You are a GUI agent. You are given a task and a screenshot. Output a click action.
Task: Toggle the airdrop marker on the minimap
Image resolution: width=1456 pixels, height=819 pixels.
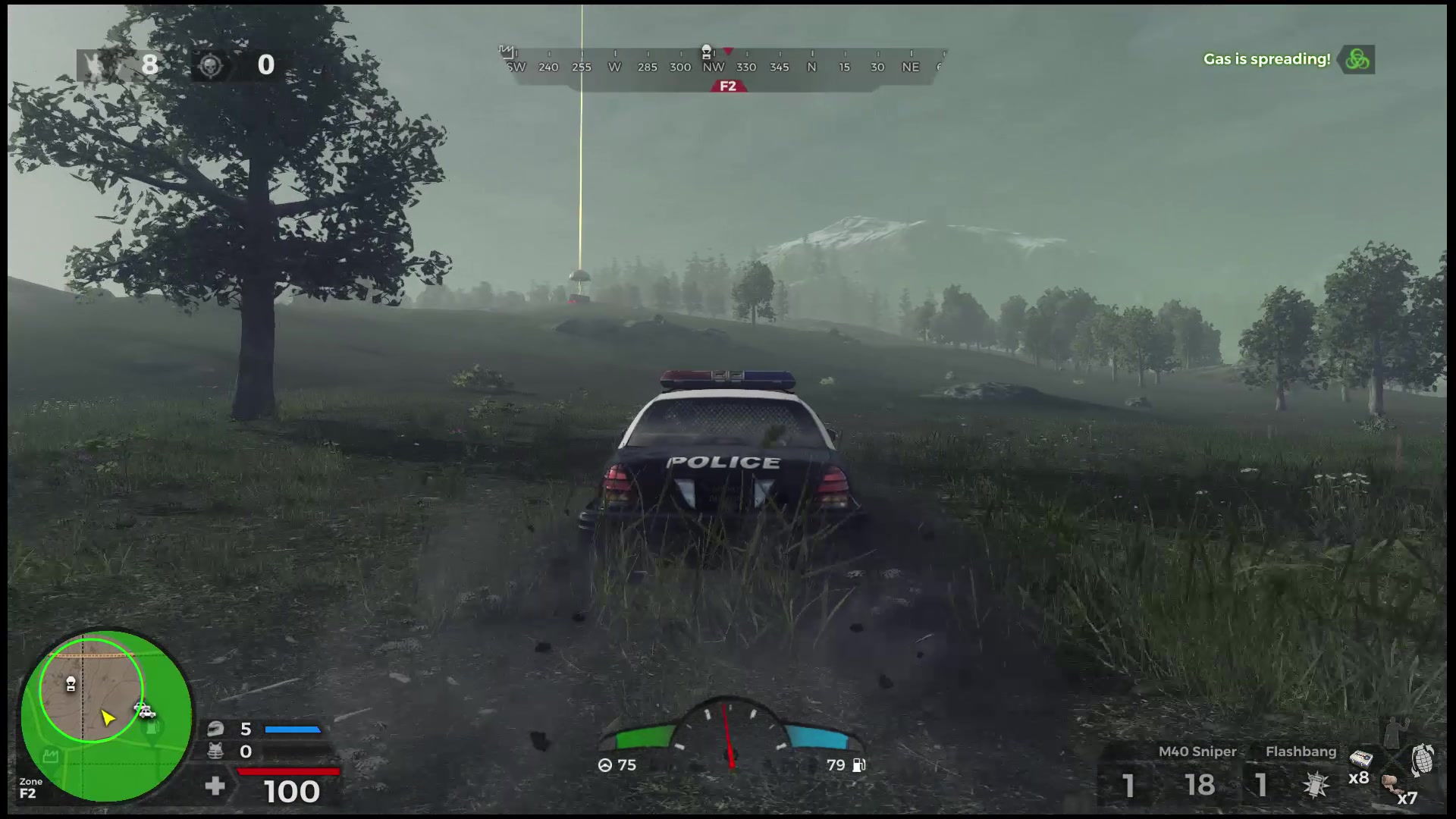pos(71,684)
